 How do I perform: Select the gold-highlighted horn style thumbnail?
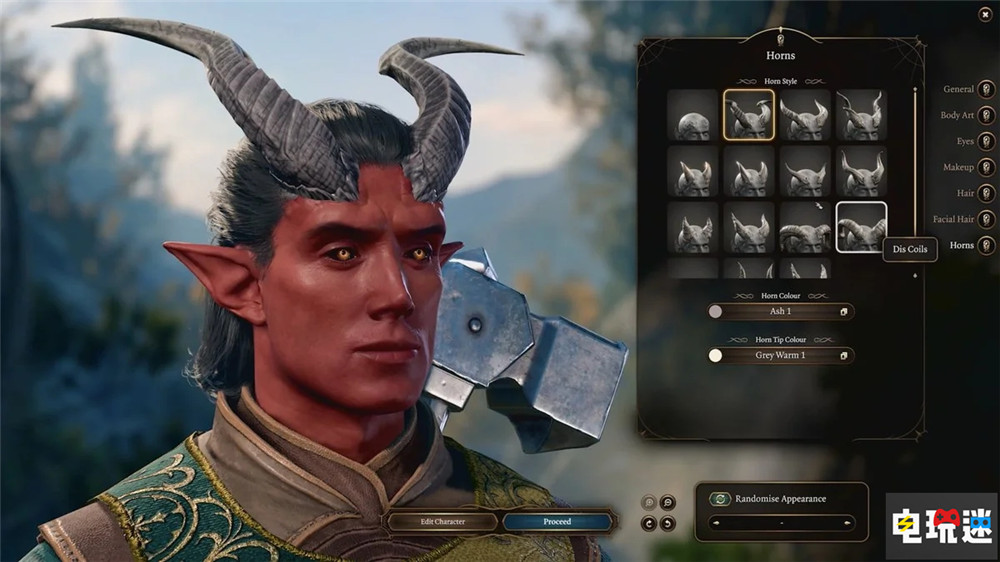(749, 115)
